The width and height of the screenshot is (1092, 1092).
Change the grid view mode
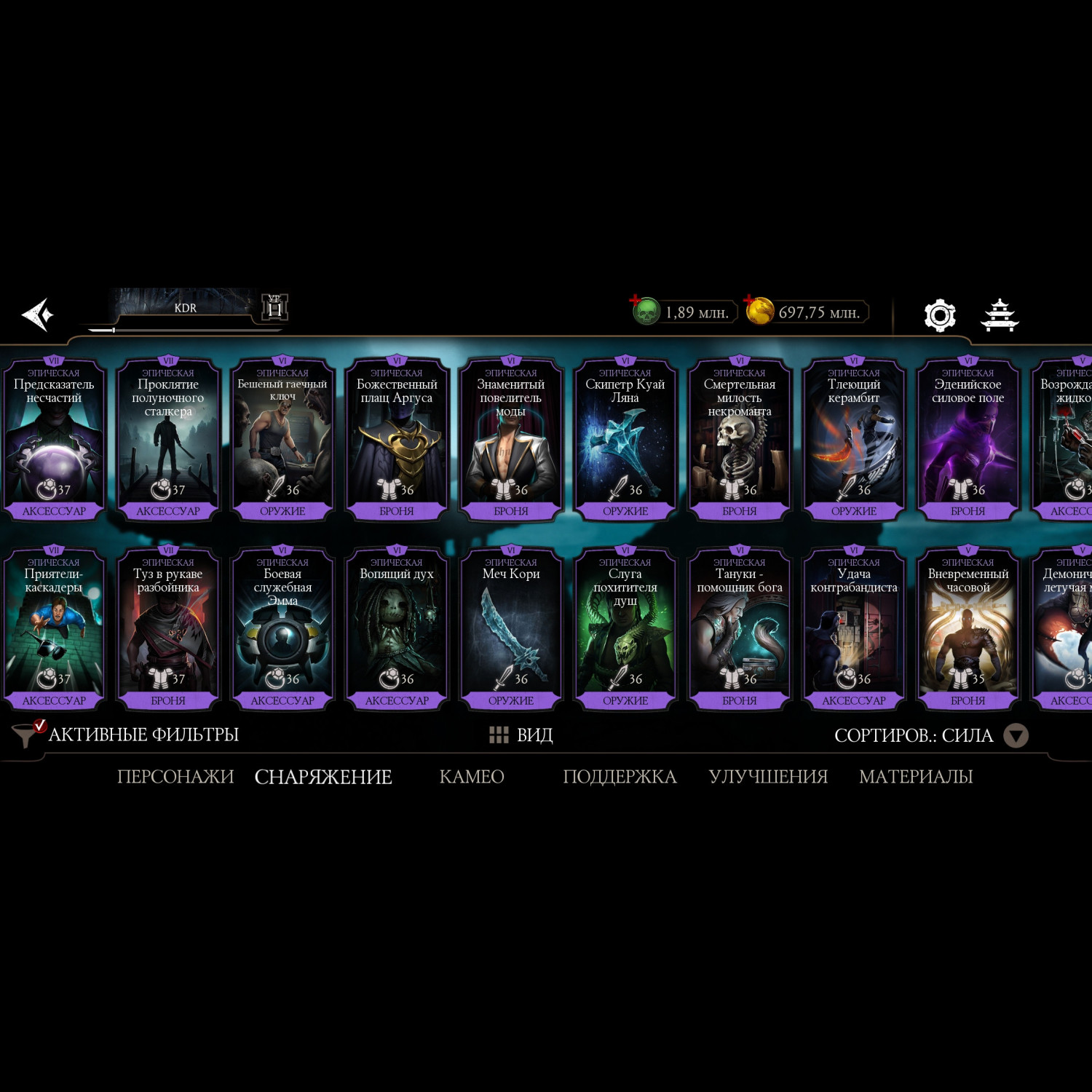click(521, 735)
